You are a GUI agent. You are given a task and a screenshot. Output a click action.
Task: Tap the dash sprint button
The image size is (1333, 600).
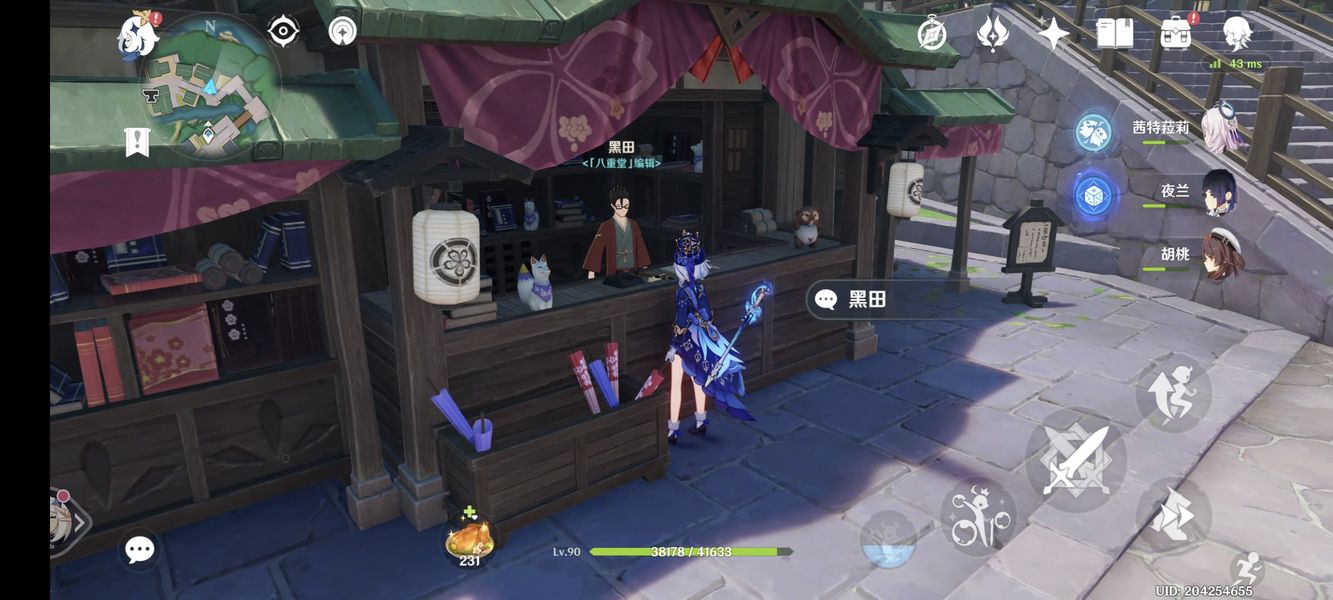point(1173,515)
